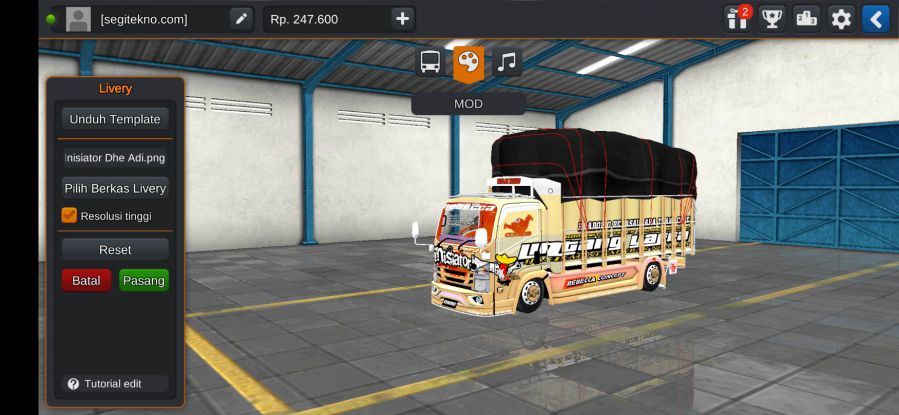Switch to the bus vehicle tab
The image size is (899, 415).
[430, 63]
